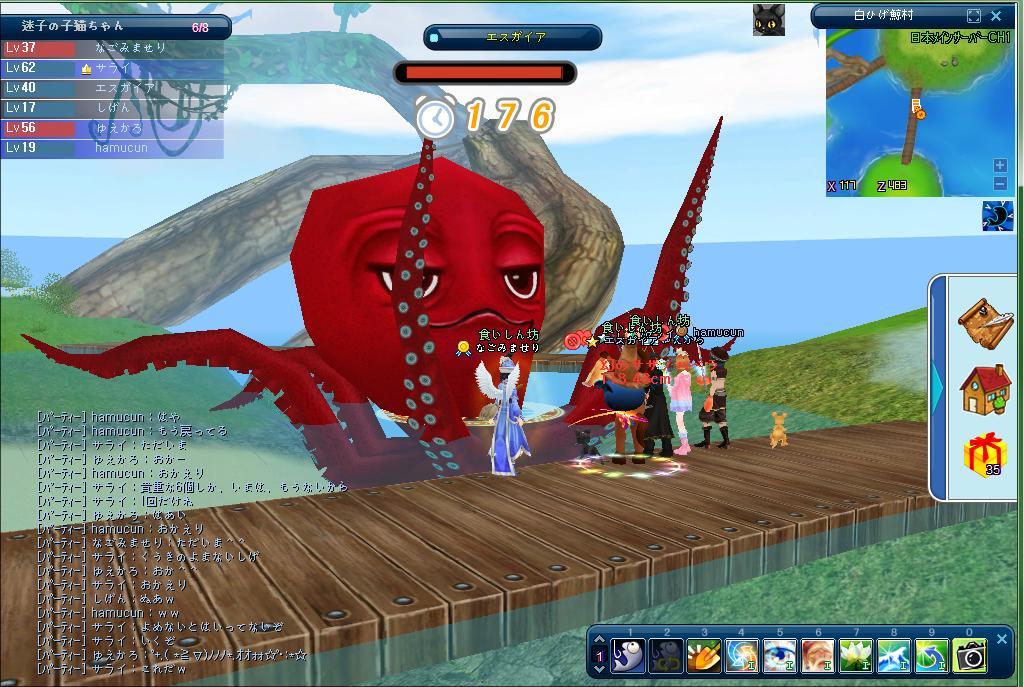The width and height of the screenshot is (1024, 687).
Task: Click the black cat pet portrait
Action: tap(768, 19)
